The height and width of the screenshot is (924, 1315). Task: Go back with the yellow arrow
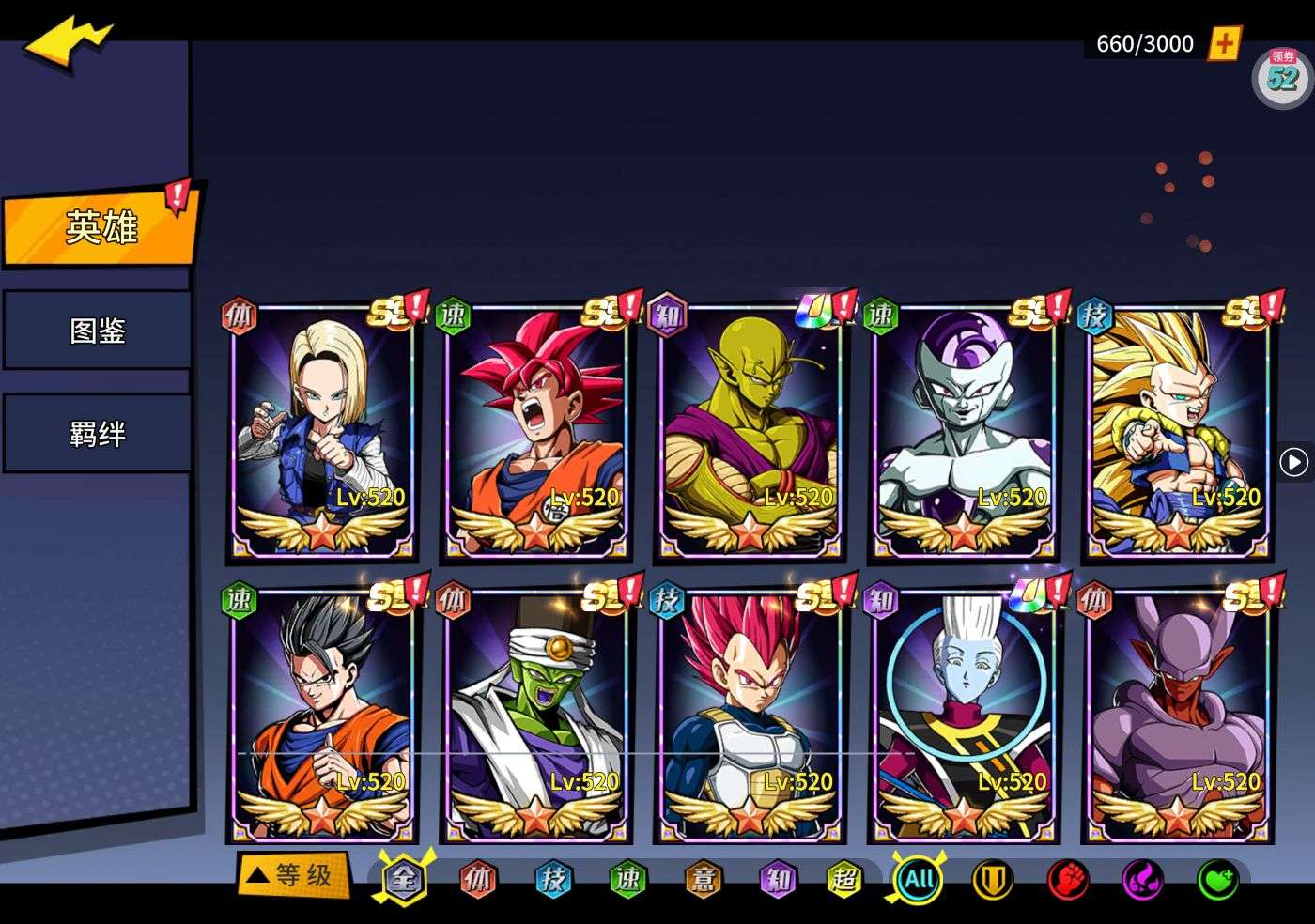tap(69, 42)
